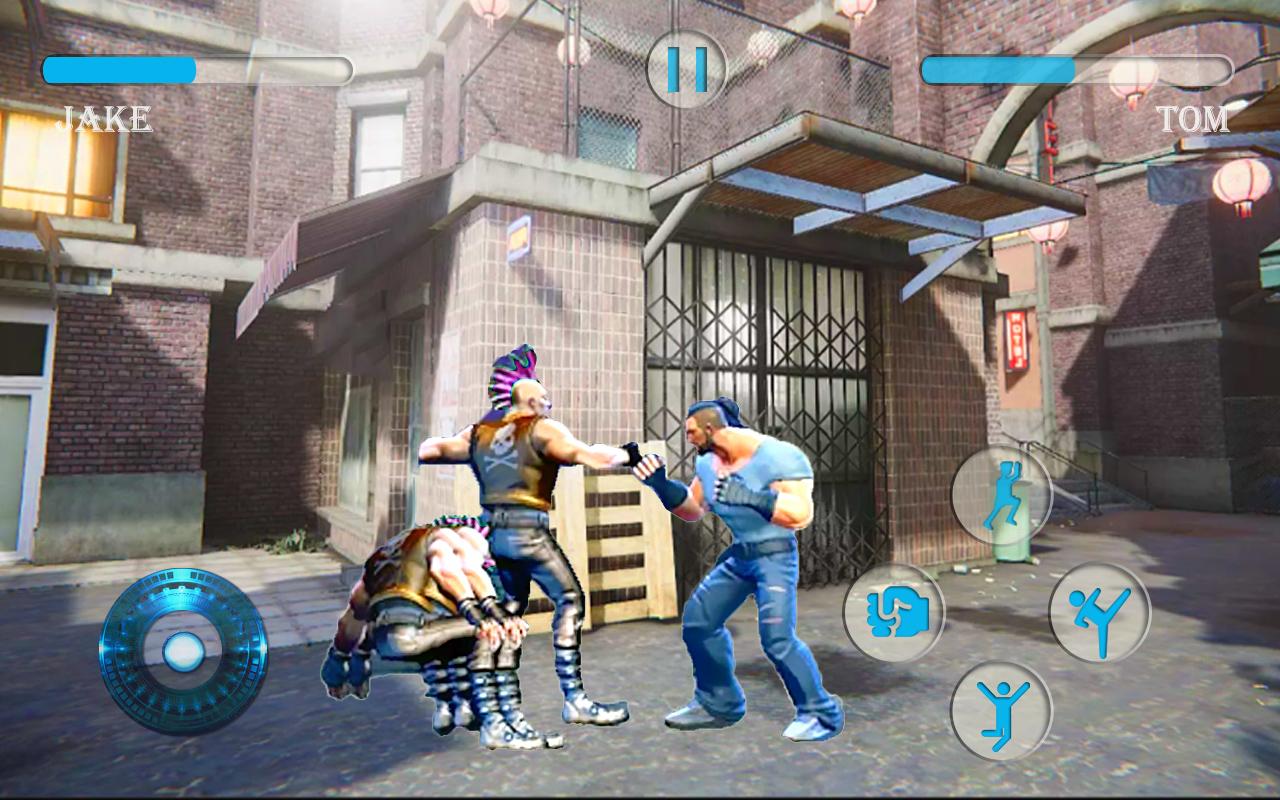Screen dimensions: 1280x800
Task: Select the TOM name label
Action: tap(1197, 120)
